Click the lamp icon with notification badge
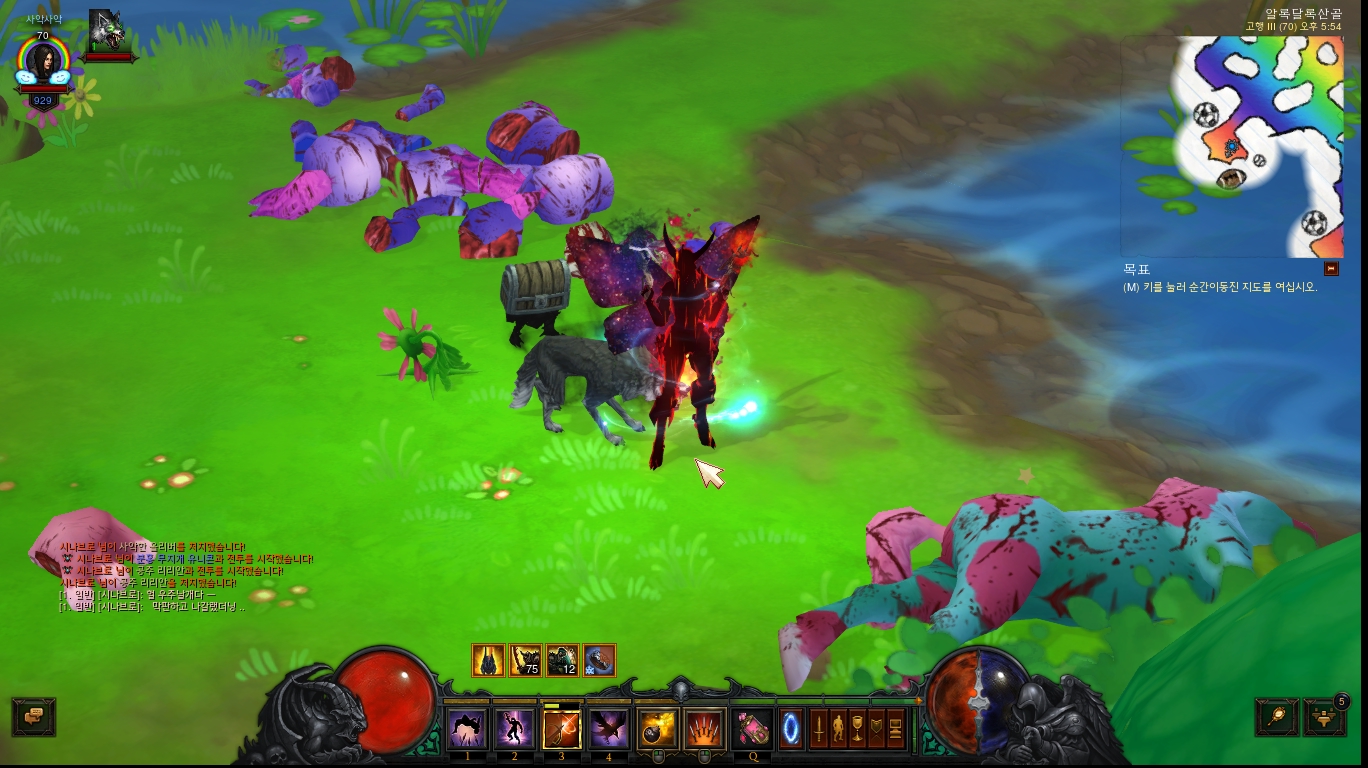This screenshot has width=1368, height=768. tap(1324, 717)
